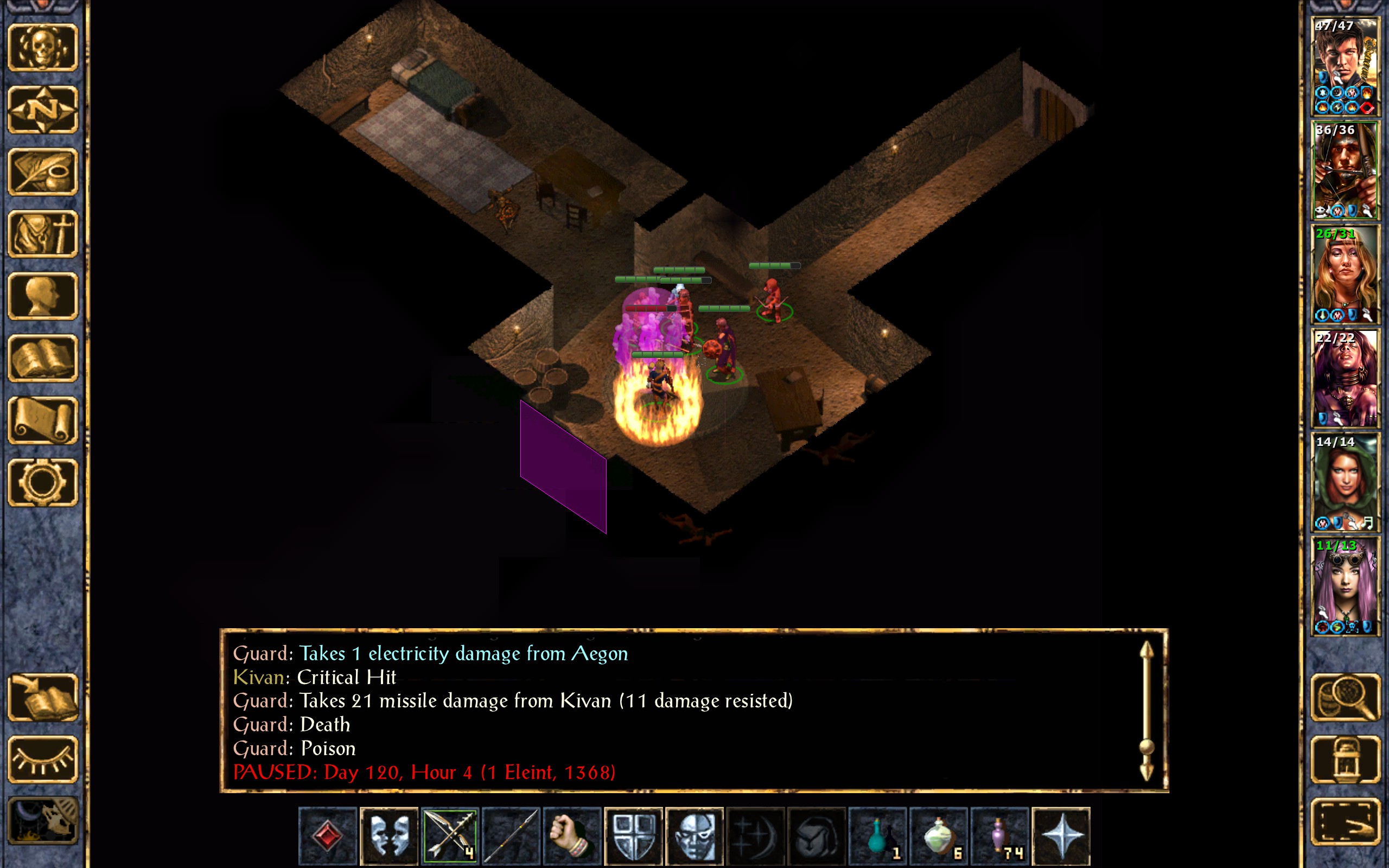The width and height of the screenshot is (1389, 868).
Task: Open the area map with the compass button
Action: click(x=42, y=109)
